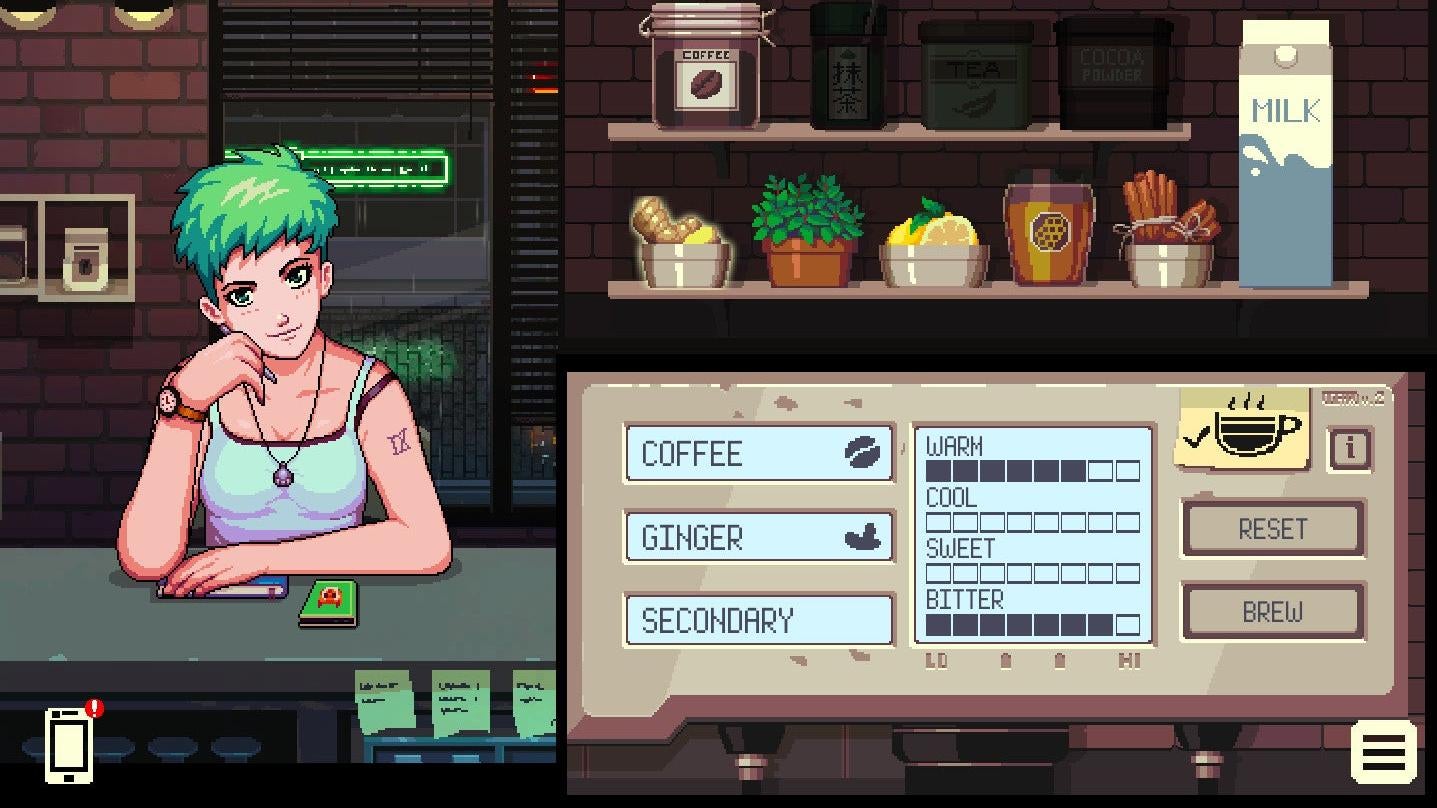Grab ginger from the glowing bowl

(x=681, y=230)
